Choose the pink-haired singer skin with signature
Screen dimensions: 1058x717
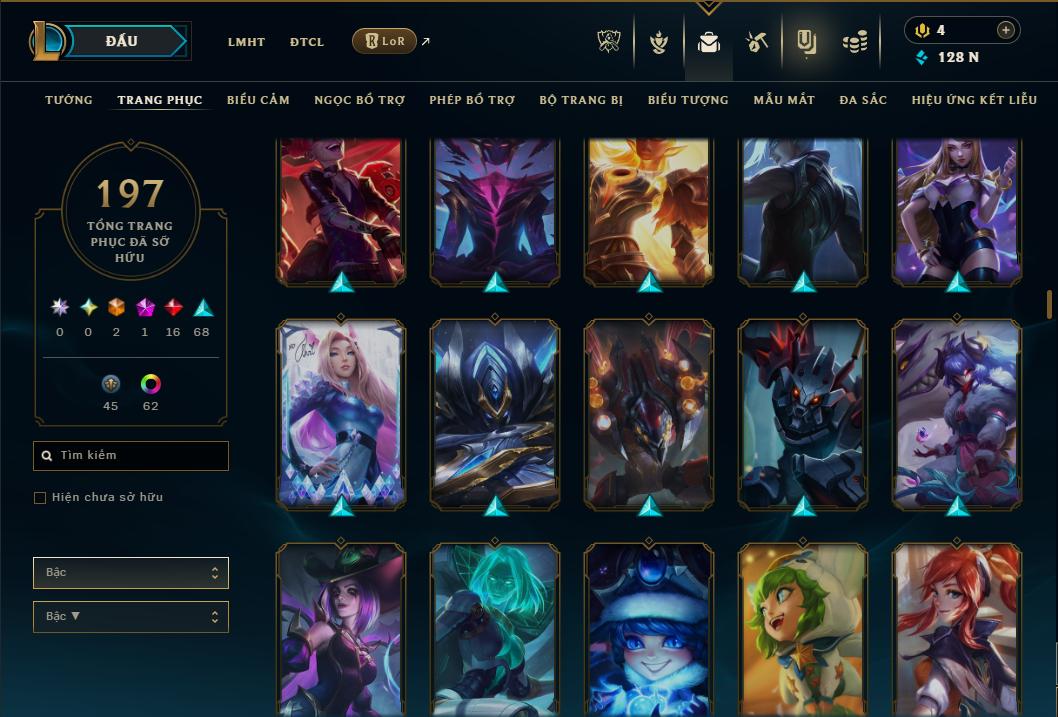click(x=341, y=413)
